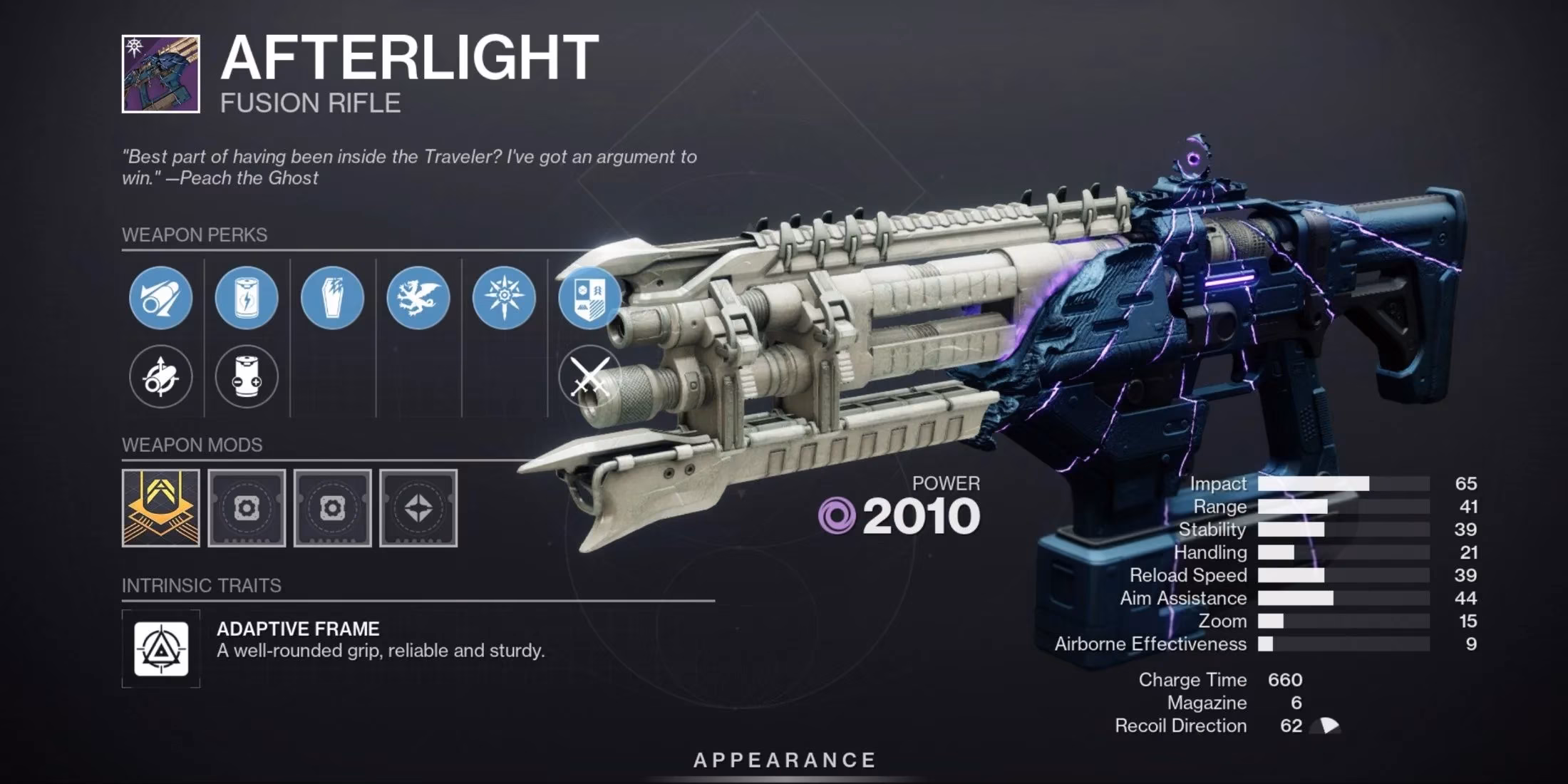The width and height of the screenshot is (1568, 784).
Task: Toggle the first empty mod socket
Action: pos(247,510)
